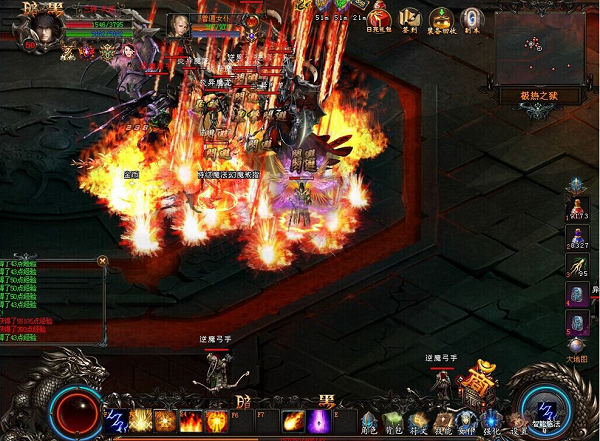
Task: Open the backpack (背包) inventory
Action: pos(393,421)
